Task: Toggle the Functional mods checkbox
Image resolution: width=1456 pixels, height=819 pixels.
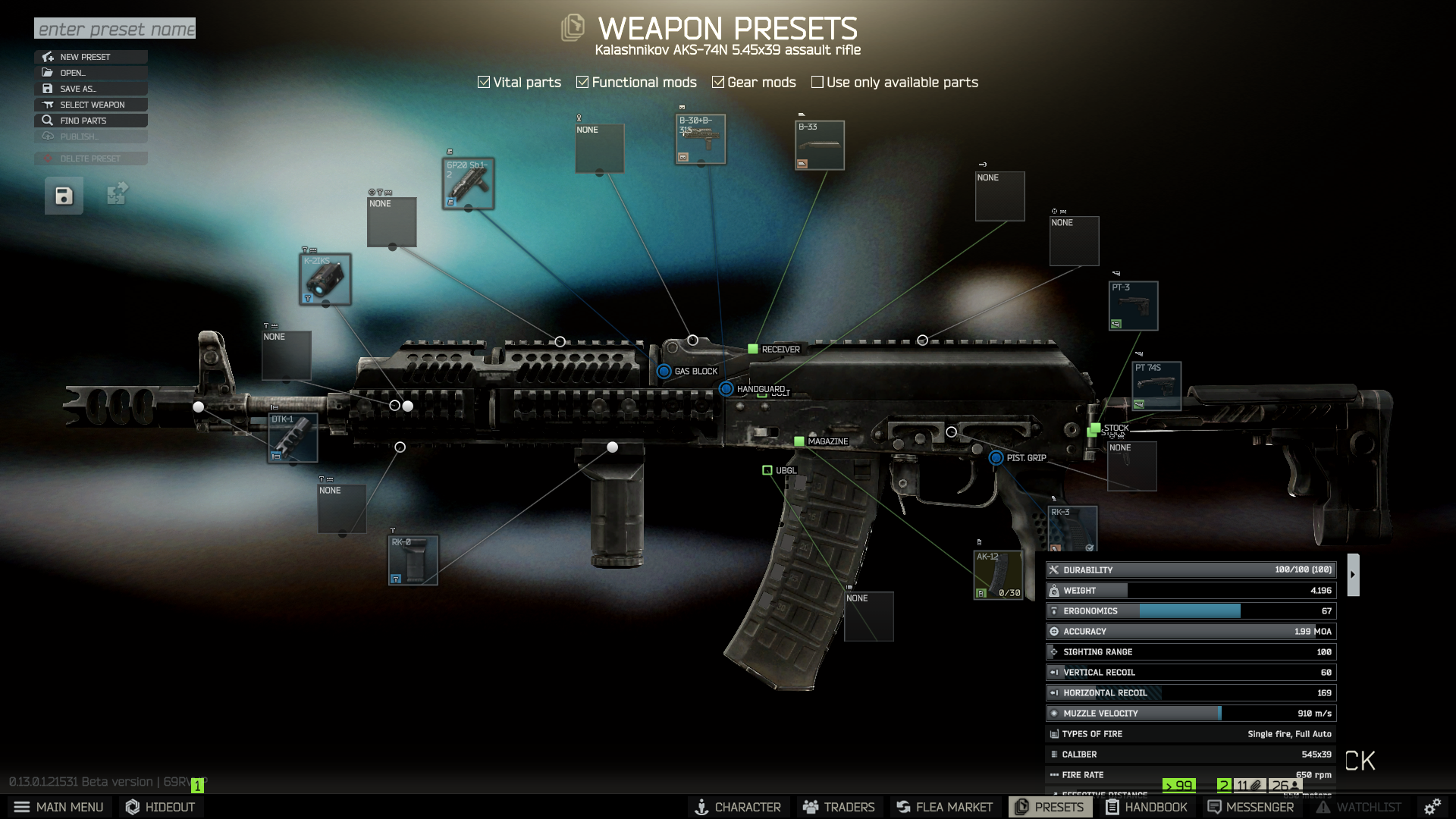Action: point(582,81)
